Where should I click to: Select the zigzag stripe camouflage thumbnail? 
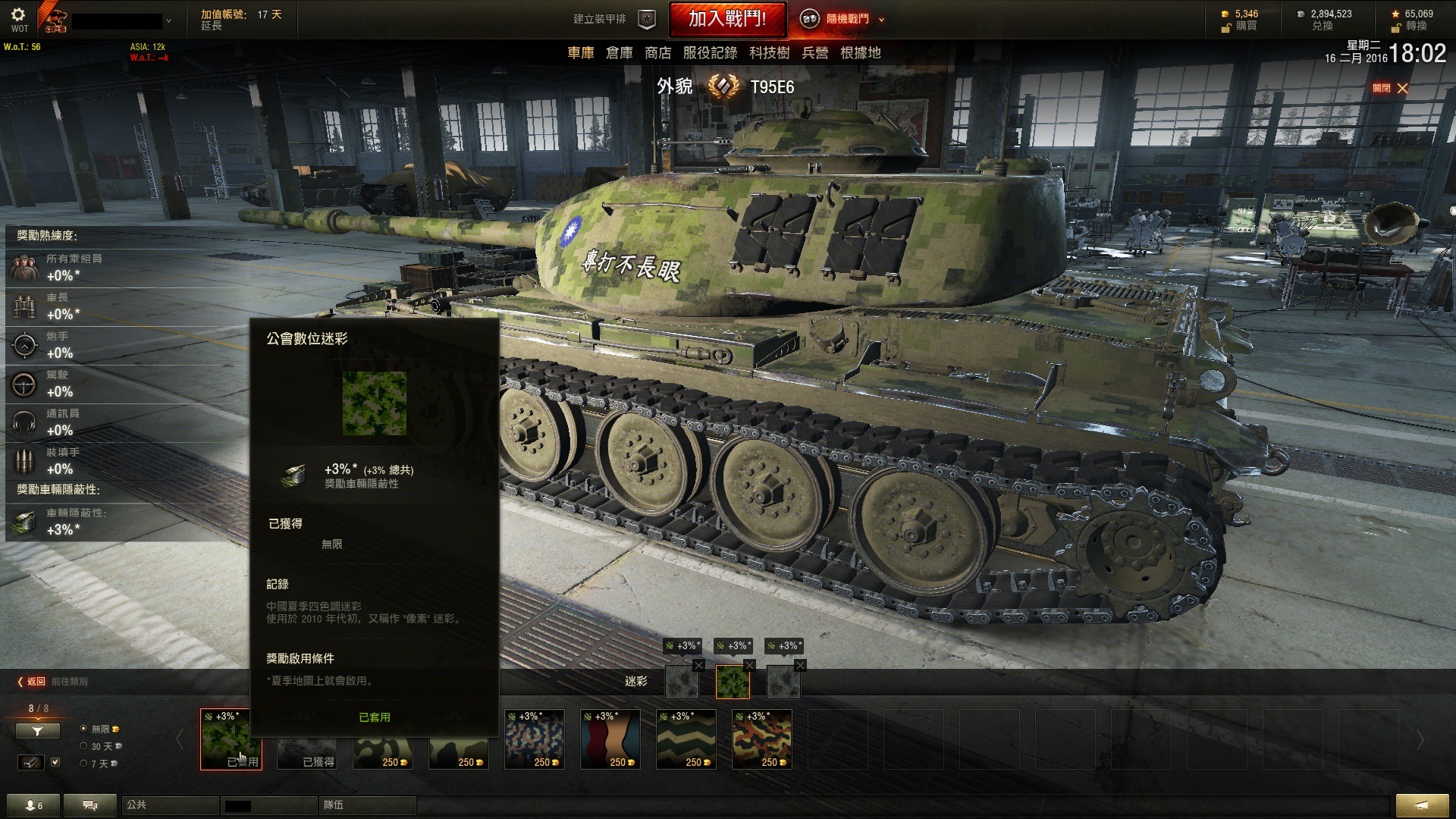686,739
